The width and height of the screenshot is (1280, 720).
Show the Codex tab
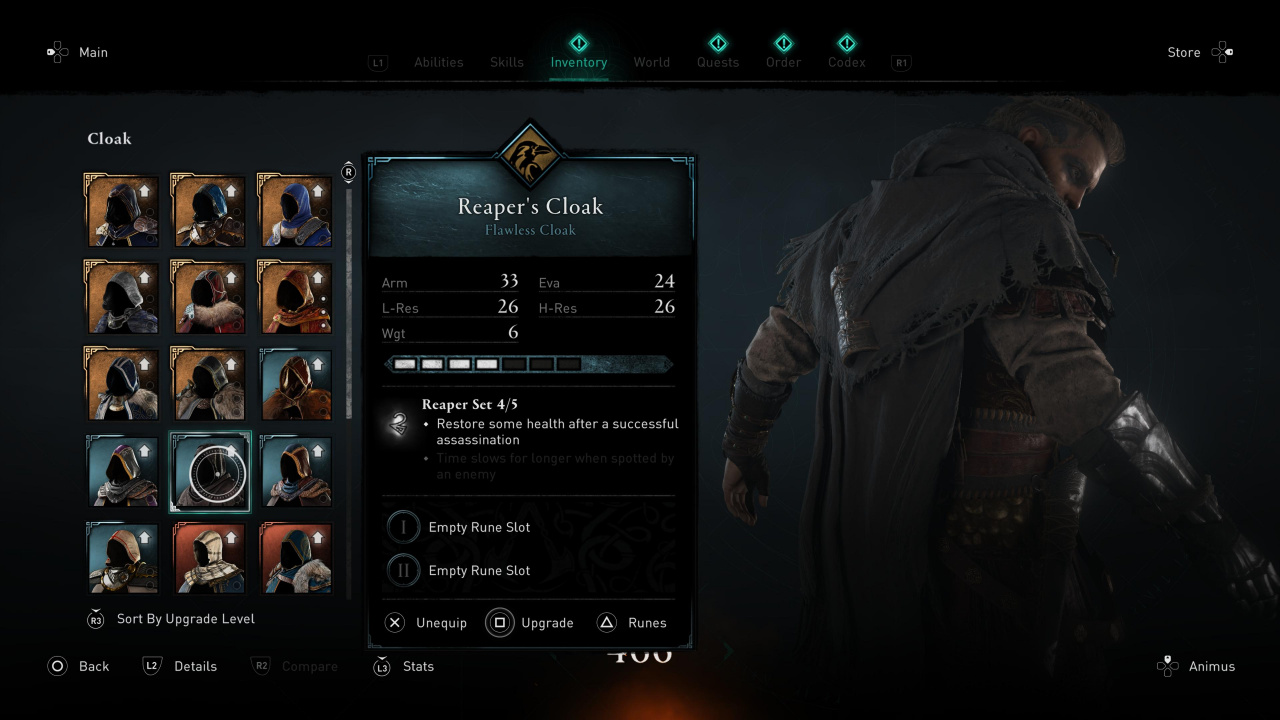846,62
